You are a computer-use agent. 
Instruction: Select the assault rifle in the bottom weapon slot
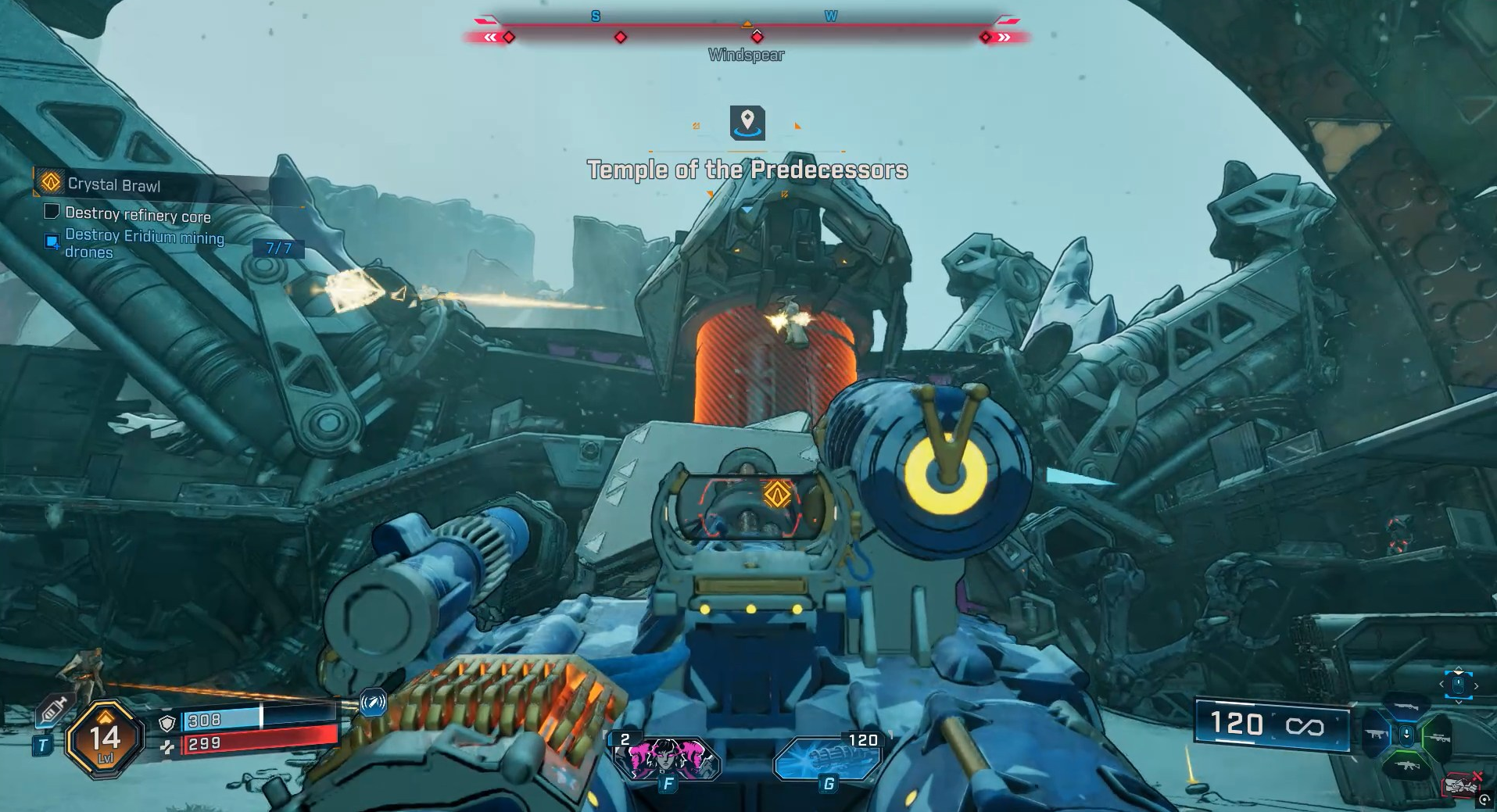[1406, 766]
